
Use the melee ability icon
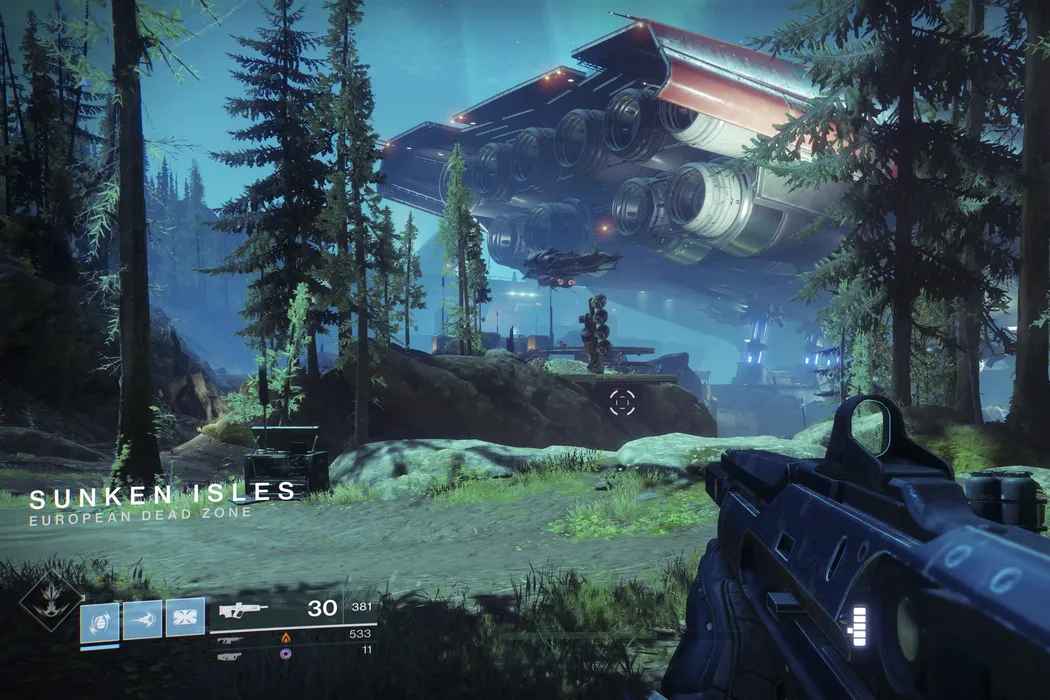(x=142, y=620)
